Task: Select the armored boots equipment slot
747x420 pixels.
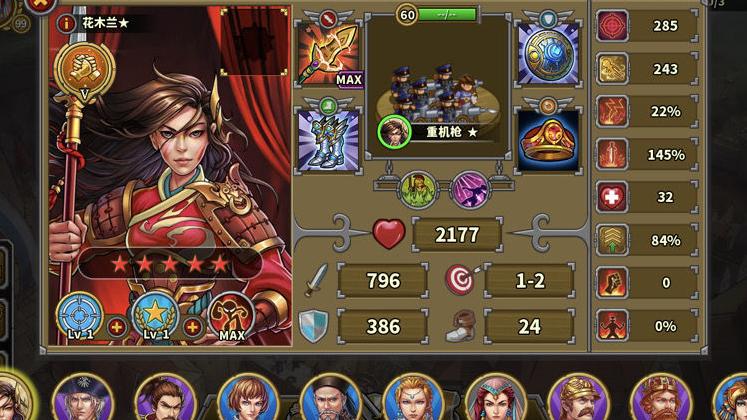Action: click(x=329, y=139)
